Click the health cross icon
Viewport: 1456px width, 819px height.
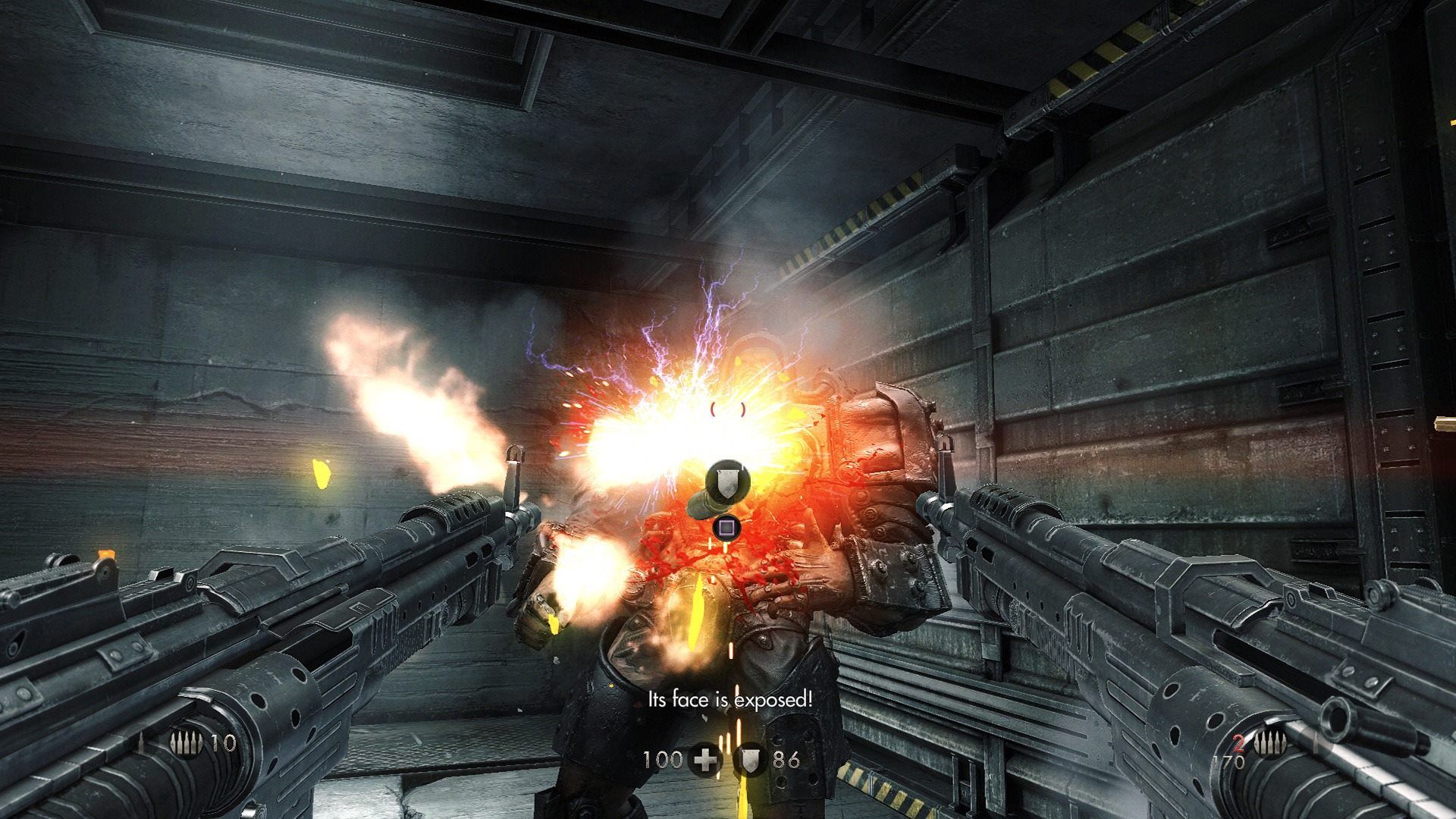pos(705,759)
